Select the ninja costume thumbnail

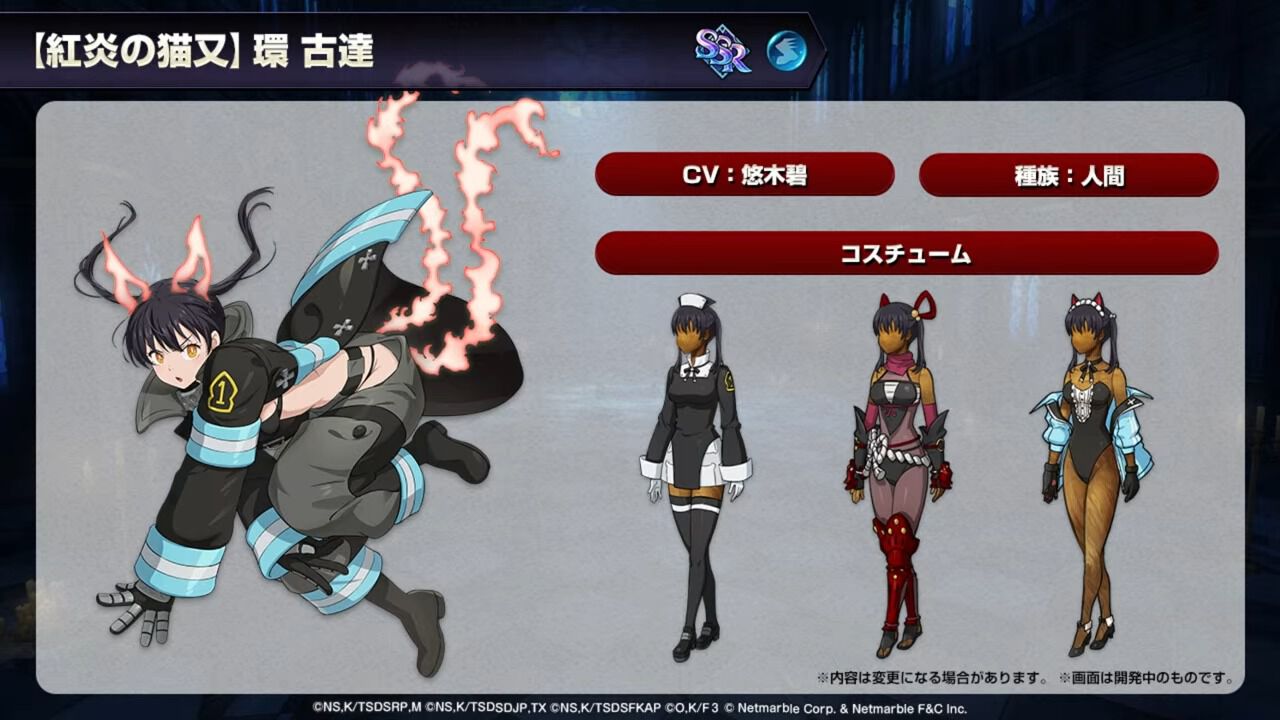898,460
